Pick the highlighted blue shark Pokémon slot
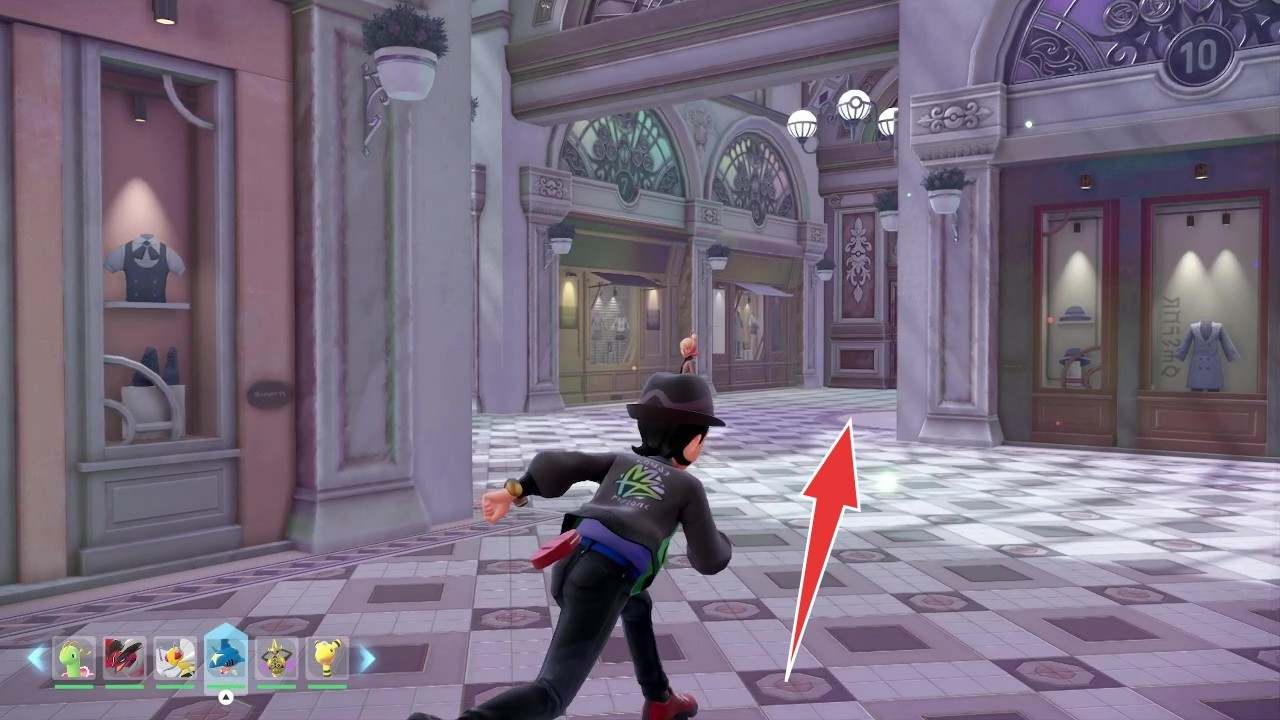The image size is (1280, 720). 225,656
